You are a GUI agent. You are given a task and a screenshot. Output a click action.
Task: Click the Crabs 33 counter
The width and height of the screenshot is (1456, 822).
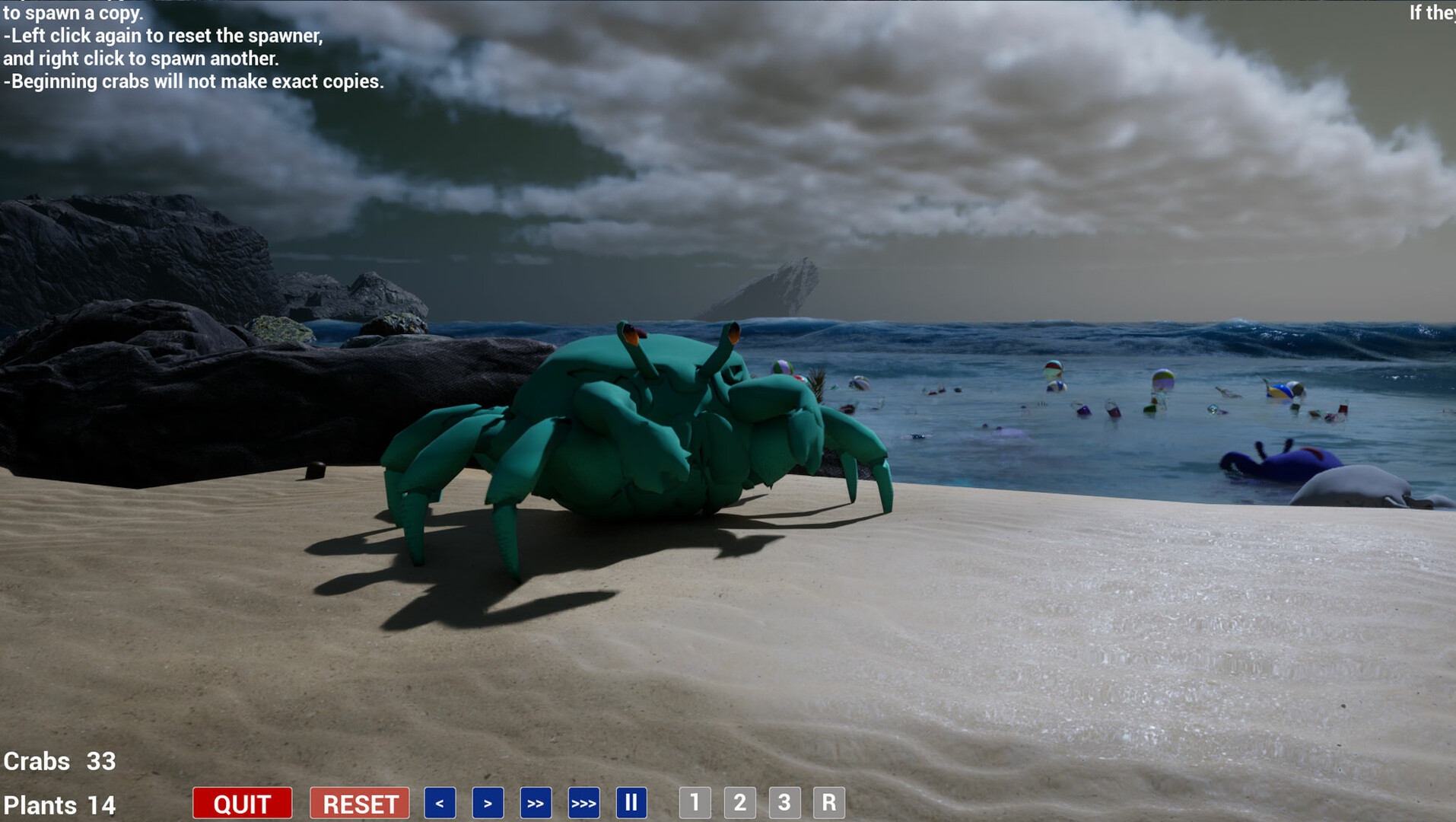60,761
